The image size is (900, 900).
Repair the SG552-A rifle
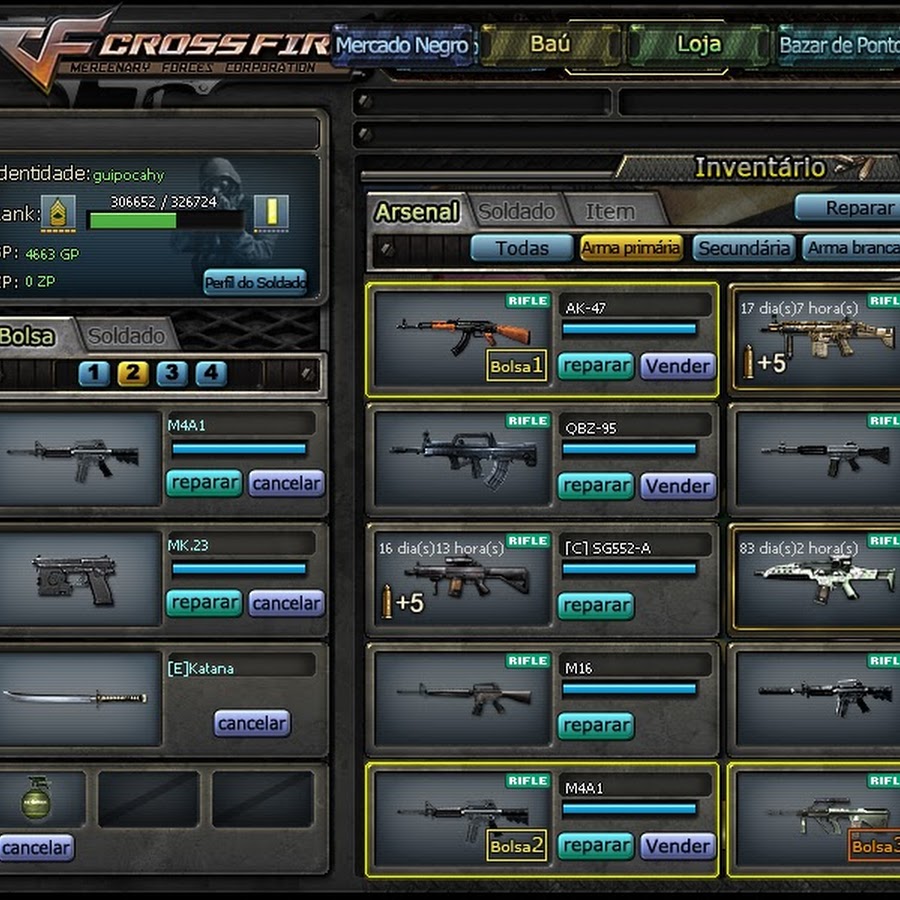point(596,606)
